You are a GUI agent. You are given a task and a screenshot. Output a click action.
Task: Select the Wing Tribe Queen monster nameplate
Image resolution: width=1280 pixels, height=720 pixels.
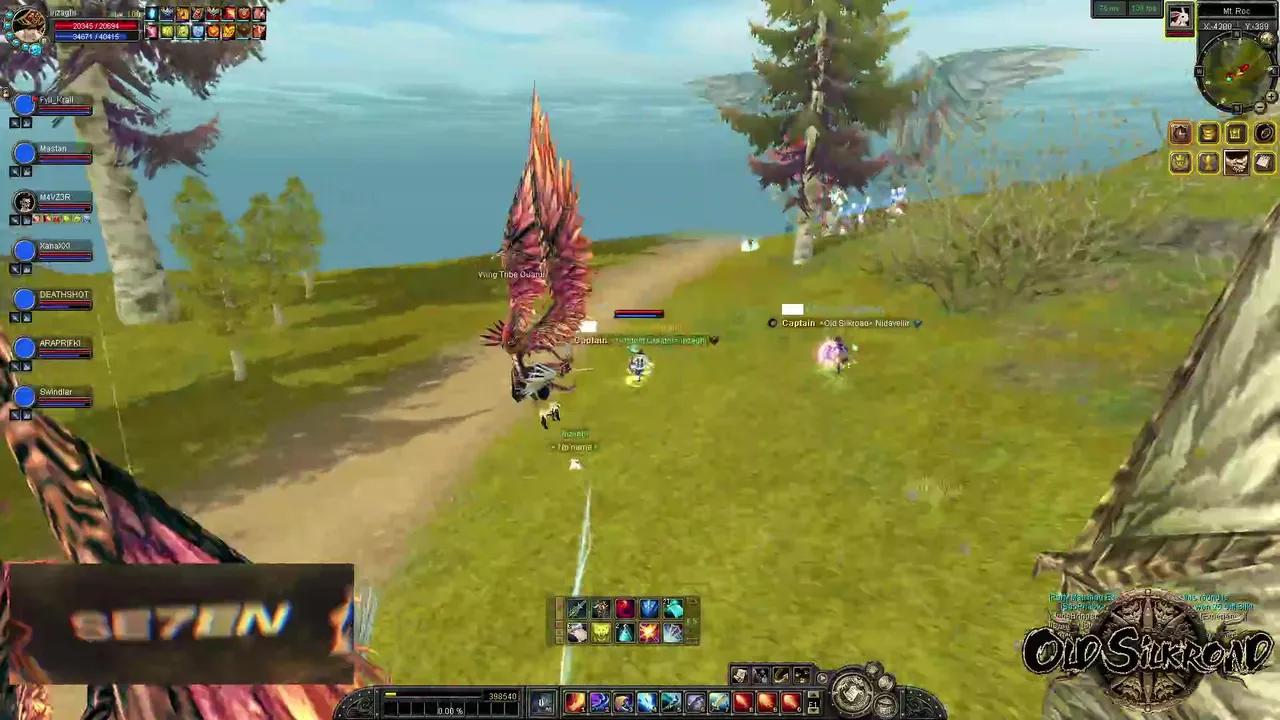(x=512, y=274)
